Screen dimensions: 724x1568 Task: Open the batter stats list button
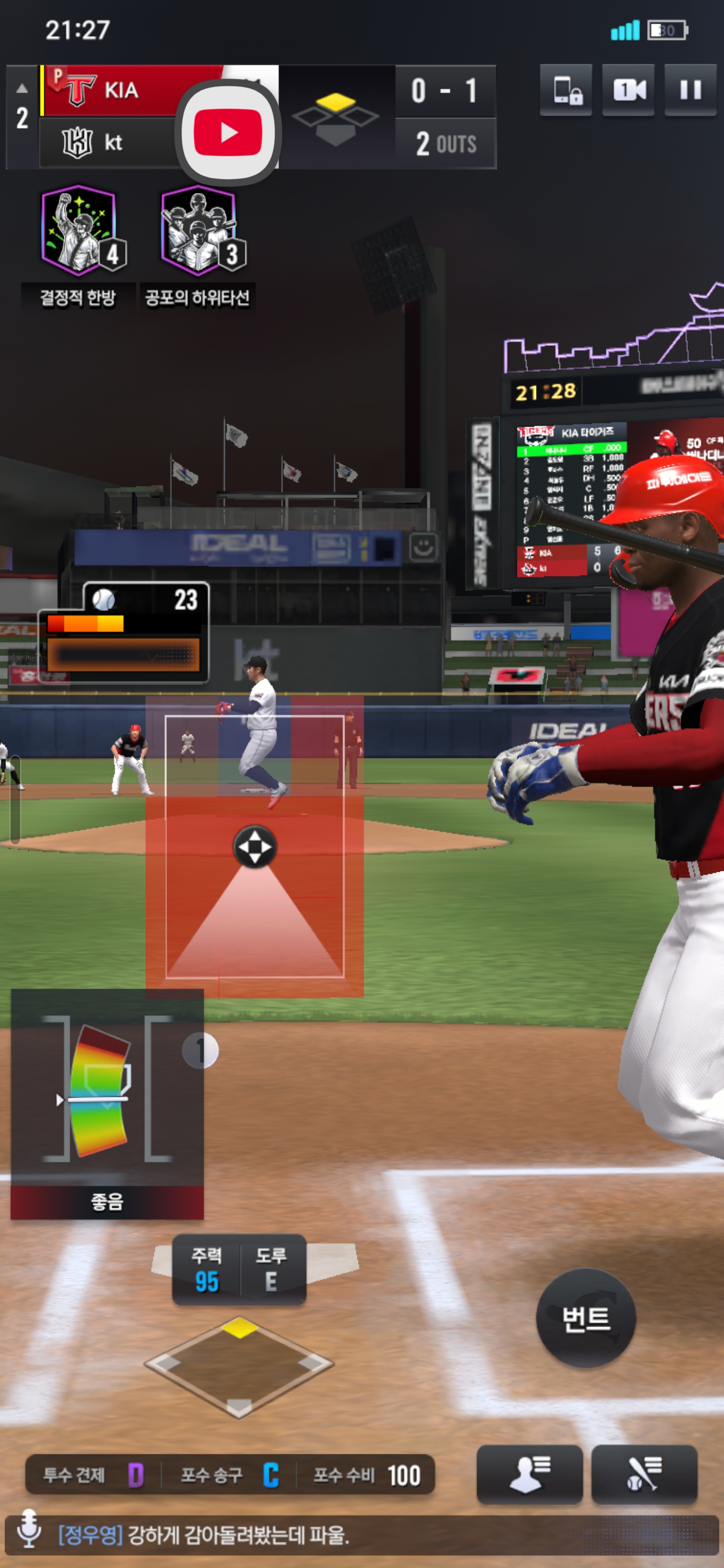pyautogui.click(x=644, y=1474)
